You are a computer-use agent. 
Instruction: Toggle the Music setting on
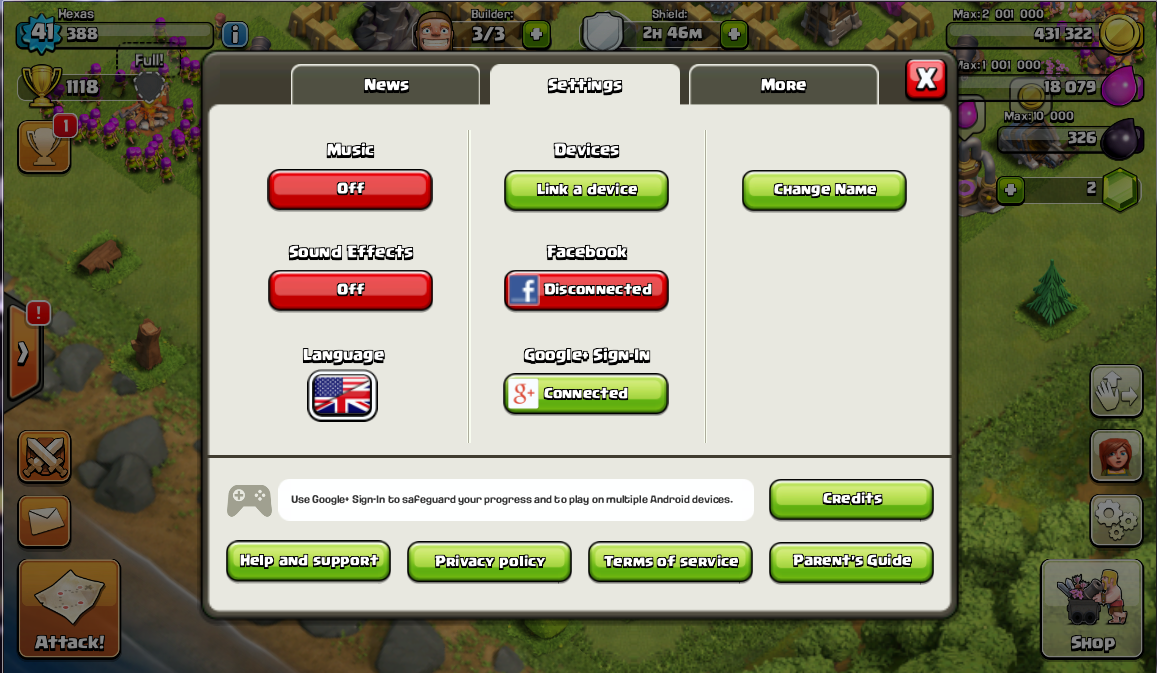[350, 188]
